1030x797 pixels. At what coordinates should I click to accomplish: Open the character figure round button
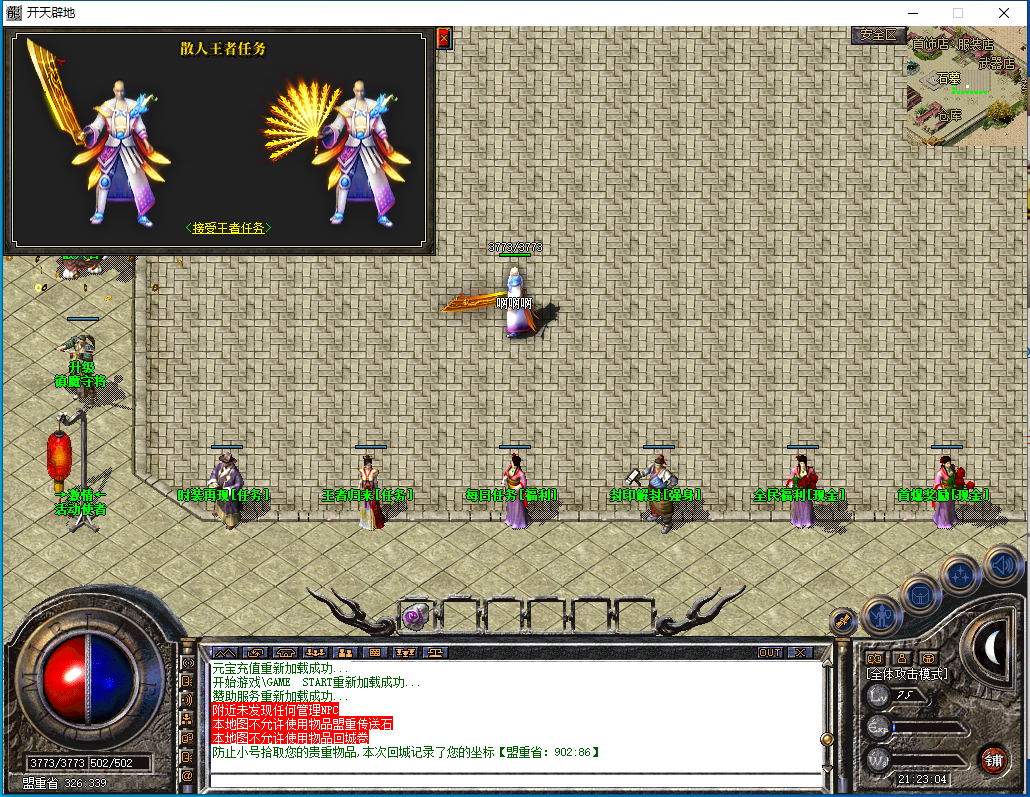882,614
